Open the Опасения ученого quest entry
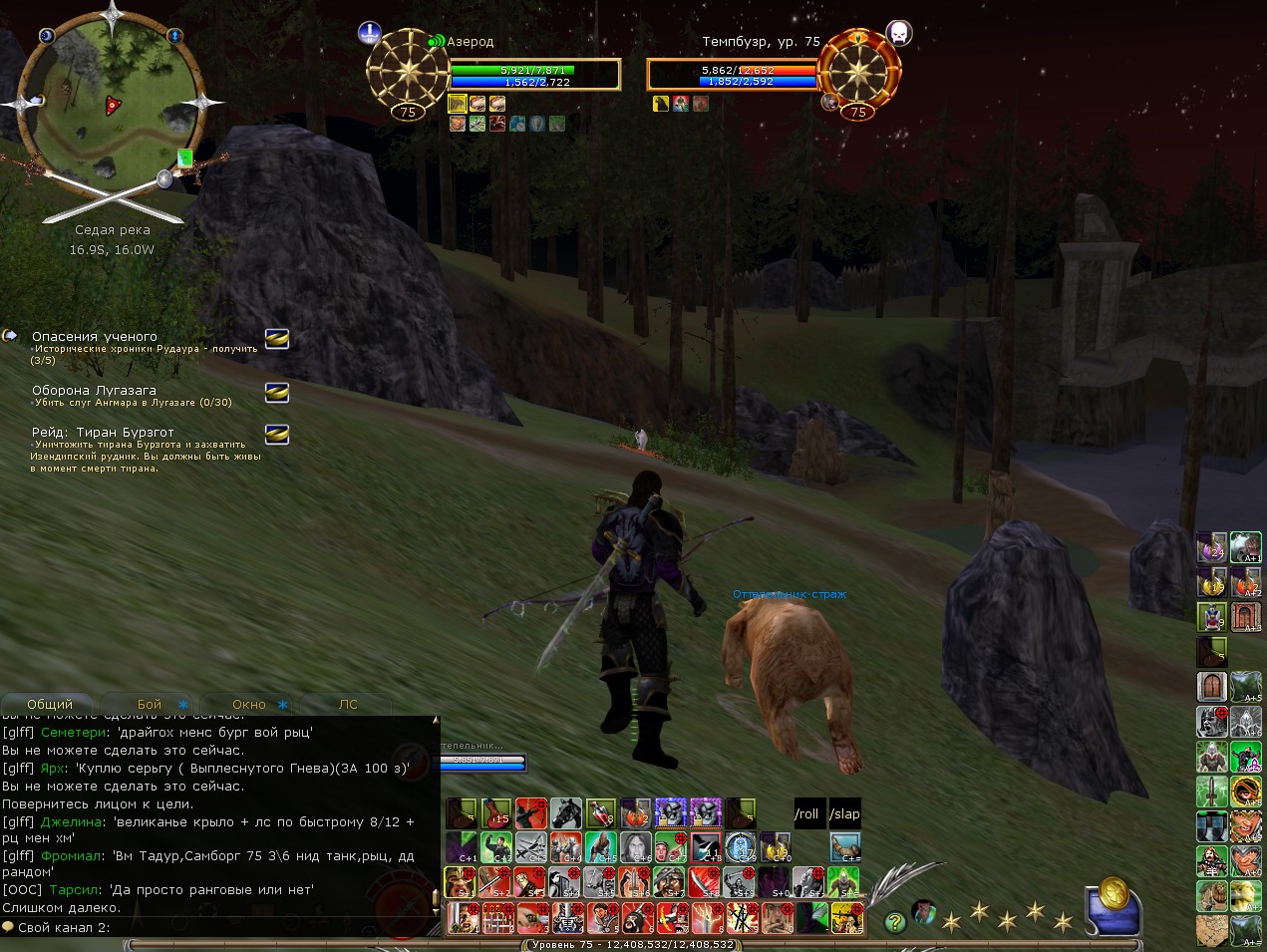Screen dimensions: 1267x952 [x=95, y=337]
